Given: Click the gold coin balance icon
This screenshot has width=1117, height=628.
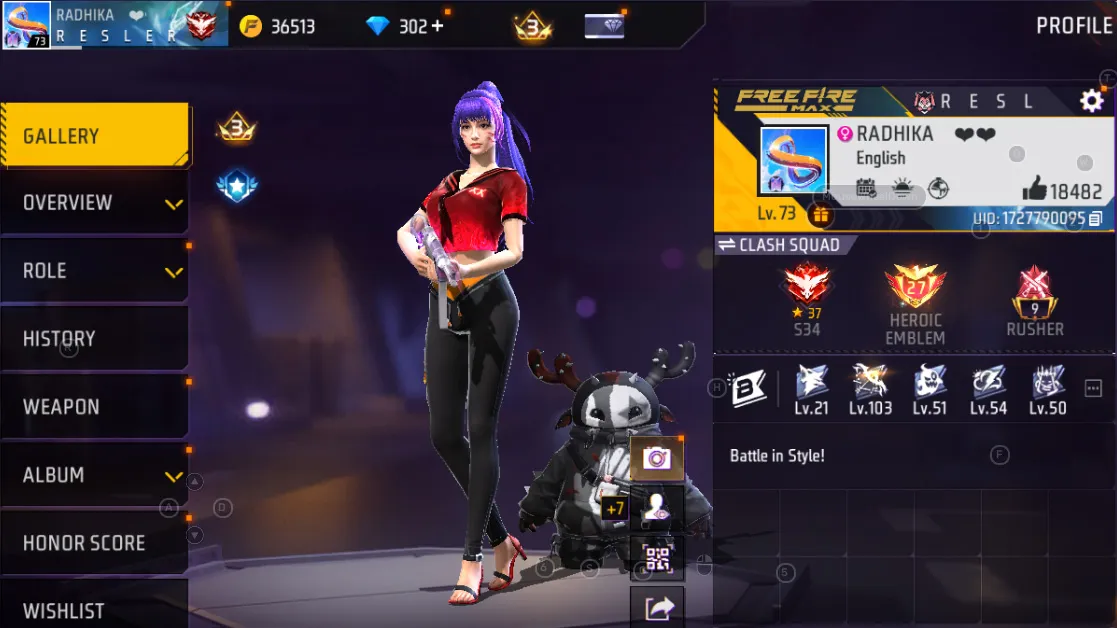Looking at the screenshot, I should coord(251,26).
